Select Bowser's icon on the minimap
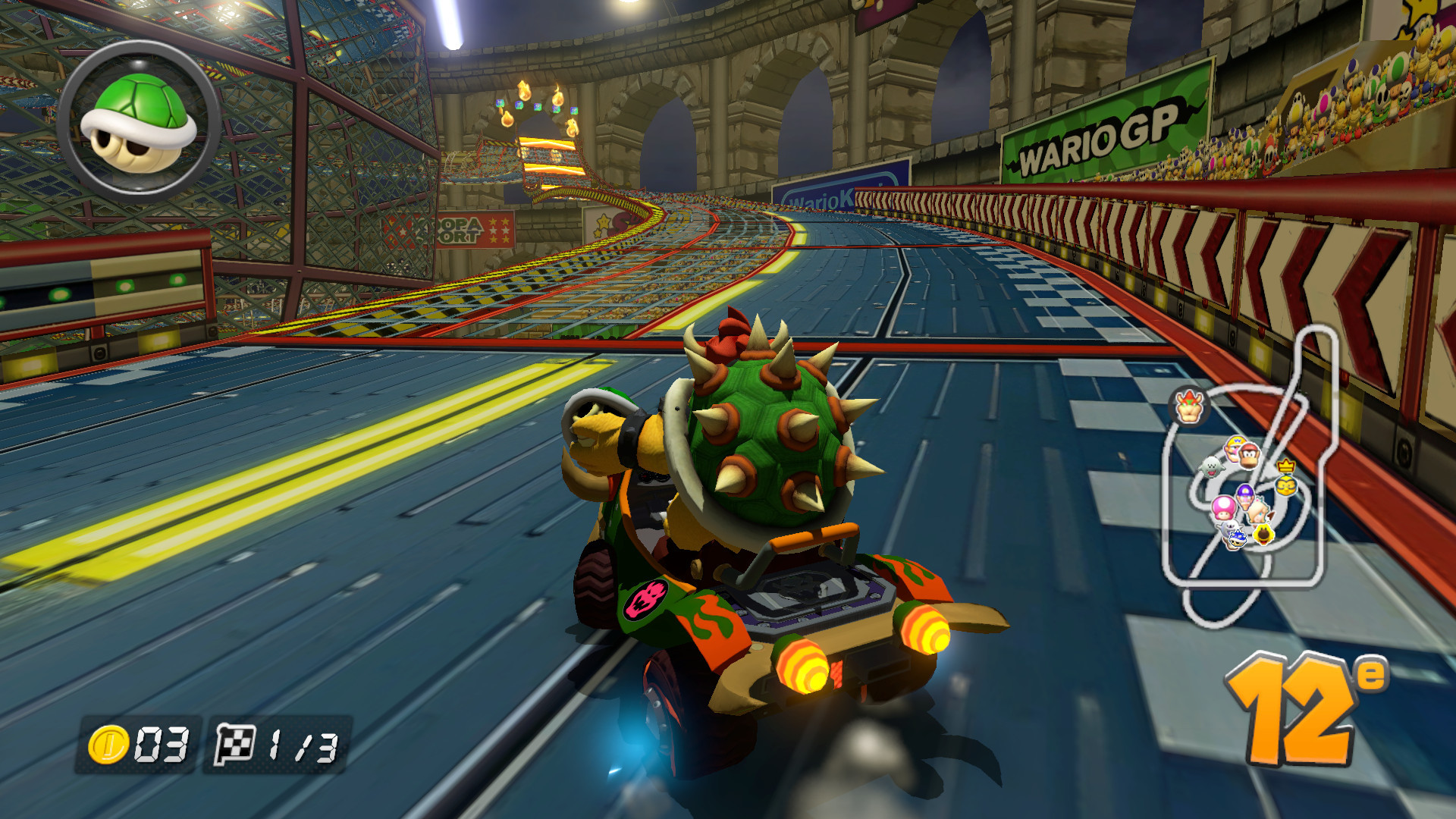The width and height of the screenshot is (1456, 819). (1188, 406)
